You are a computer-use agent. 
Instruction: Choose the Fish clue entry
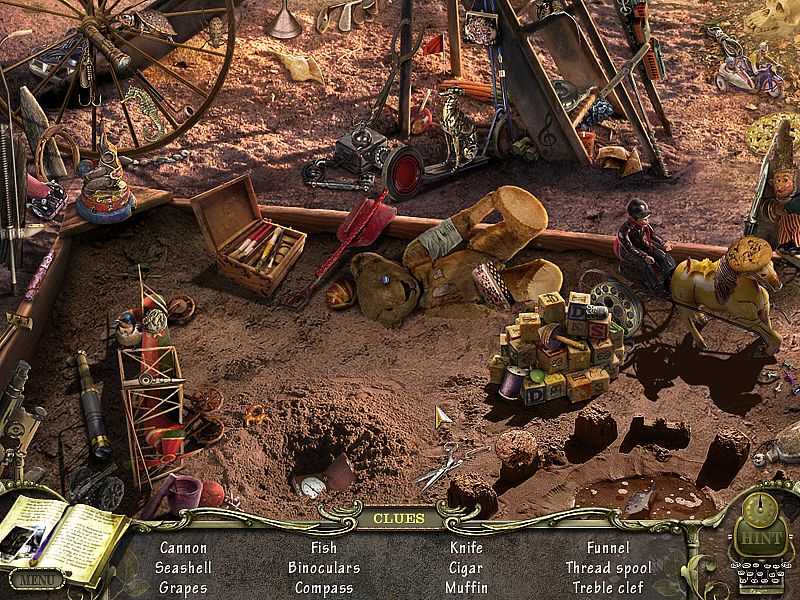(x=324, y=548)
